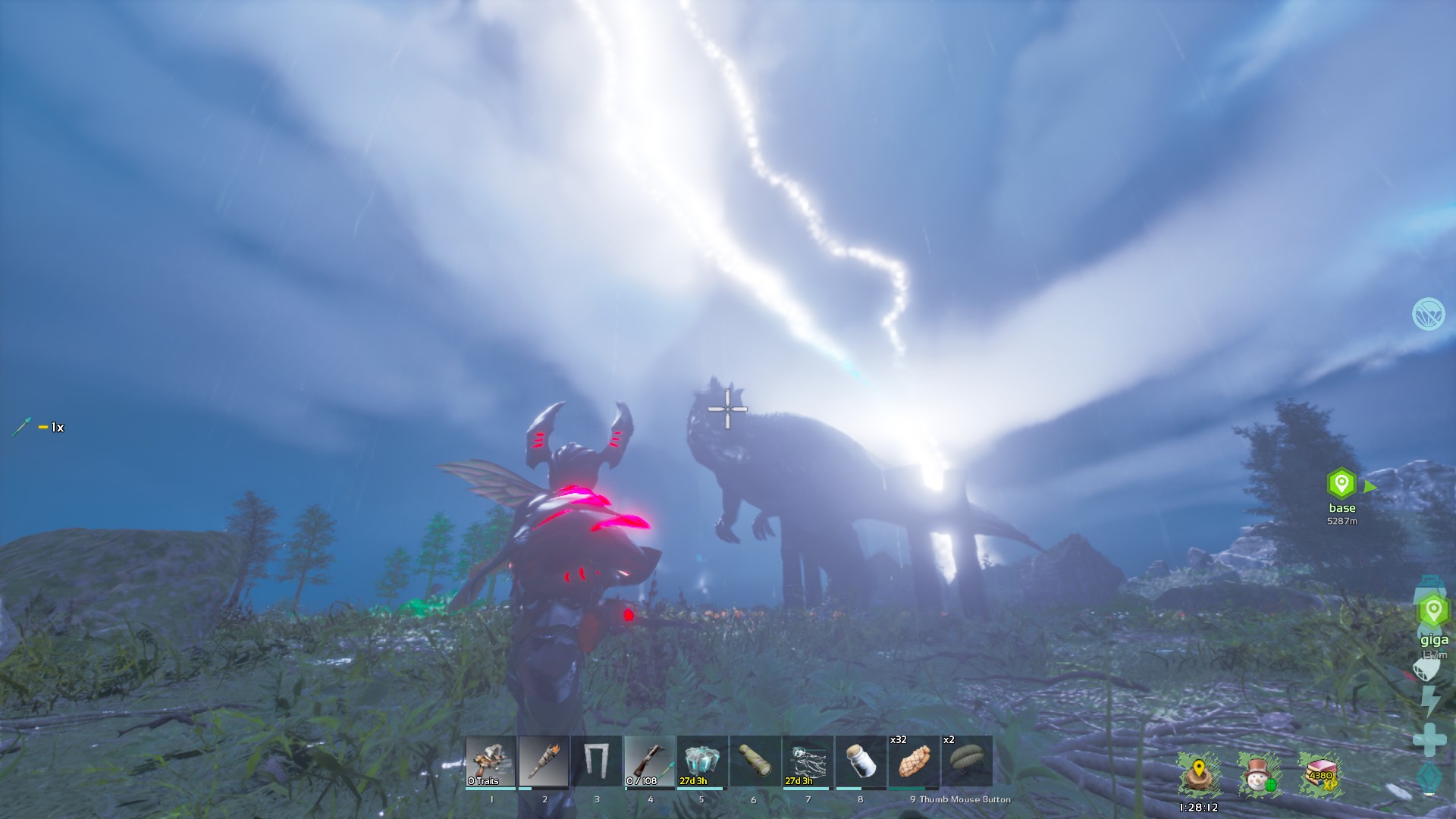This screenshot has height=819, width=1456.
Task: Choose the spyglass in the hotbar
Action: [755, 761]
